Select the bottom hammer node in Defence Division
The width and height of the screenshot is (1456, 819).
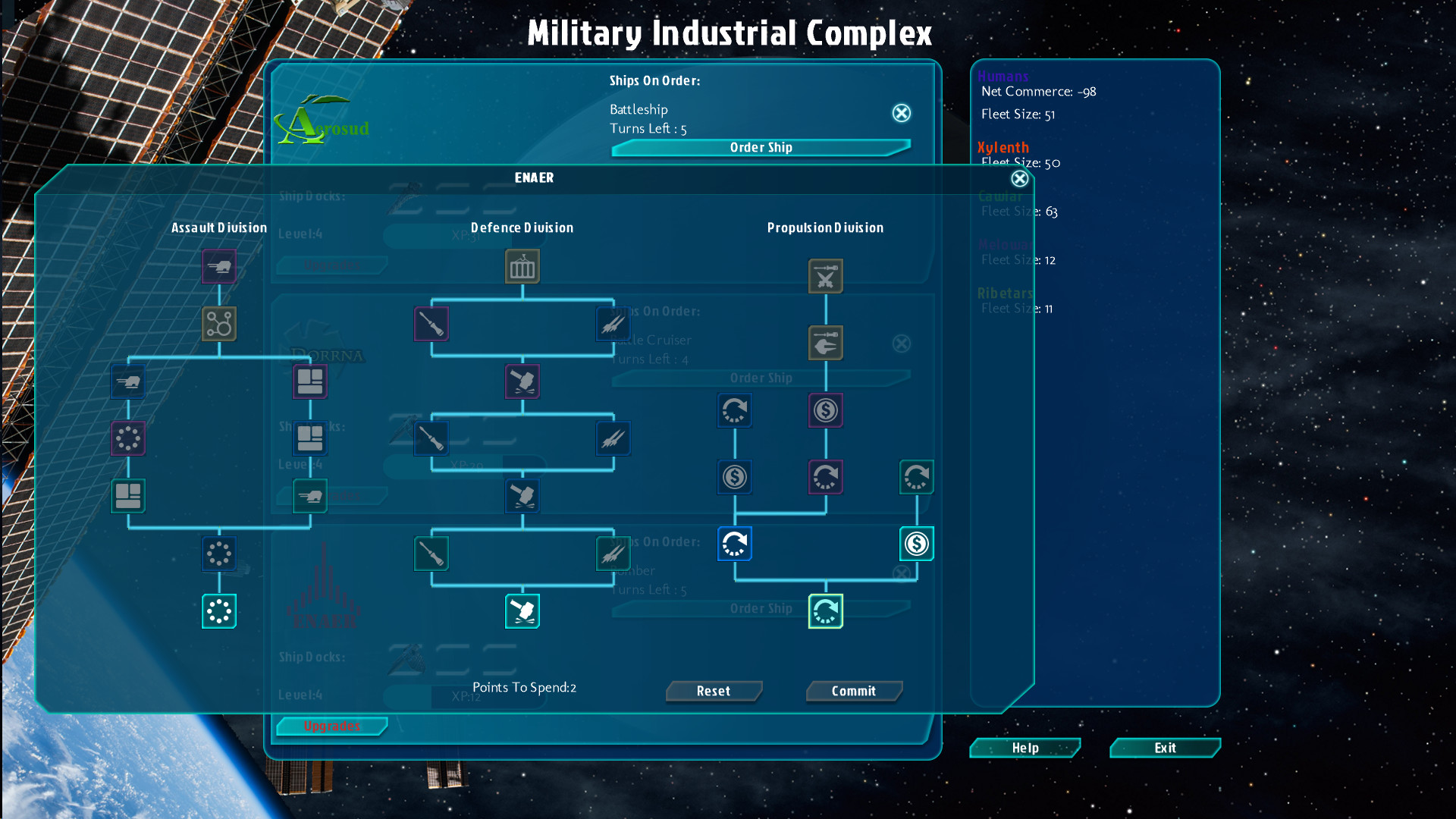coord(522,611)
